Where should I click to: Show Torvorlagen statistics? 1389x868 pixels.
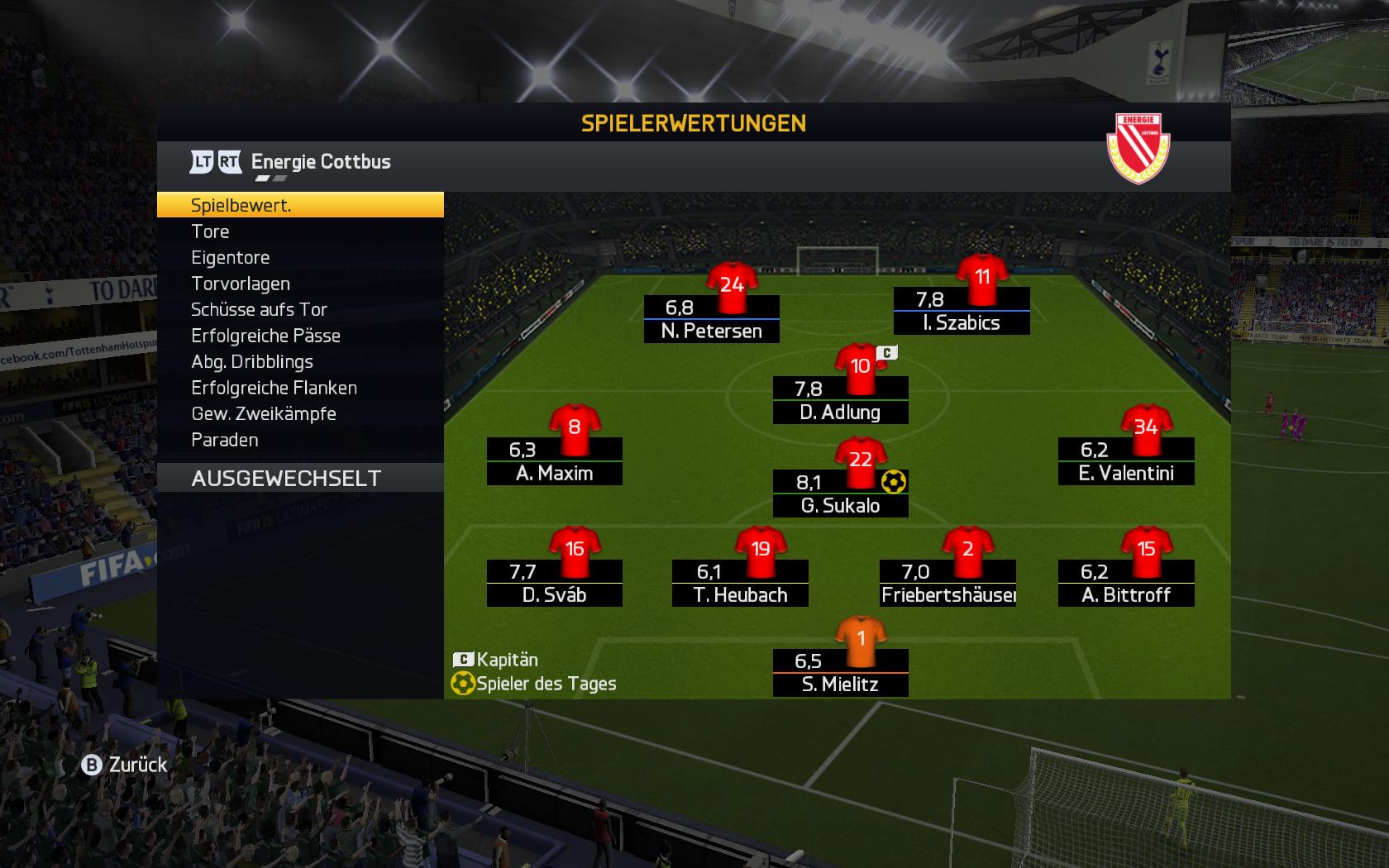[x=299, y=284]
